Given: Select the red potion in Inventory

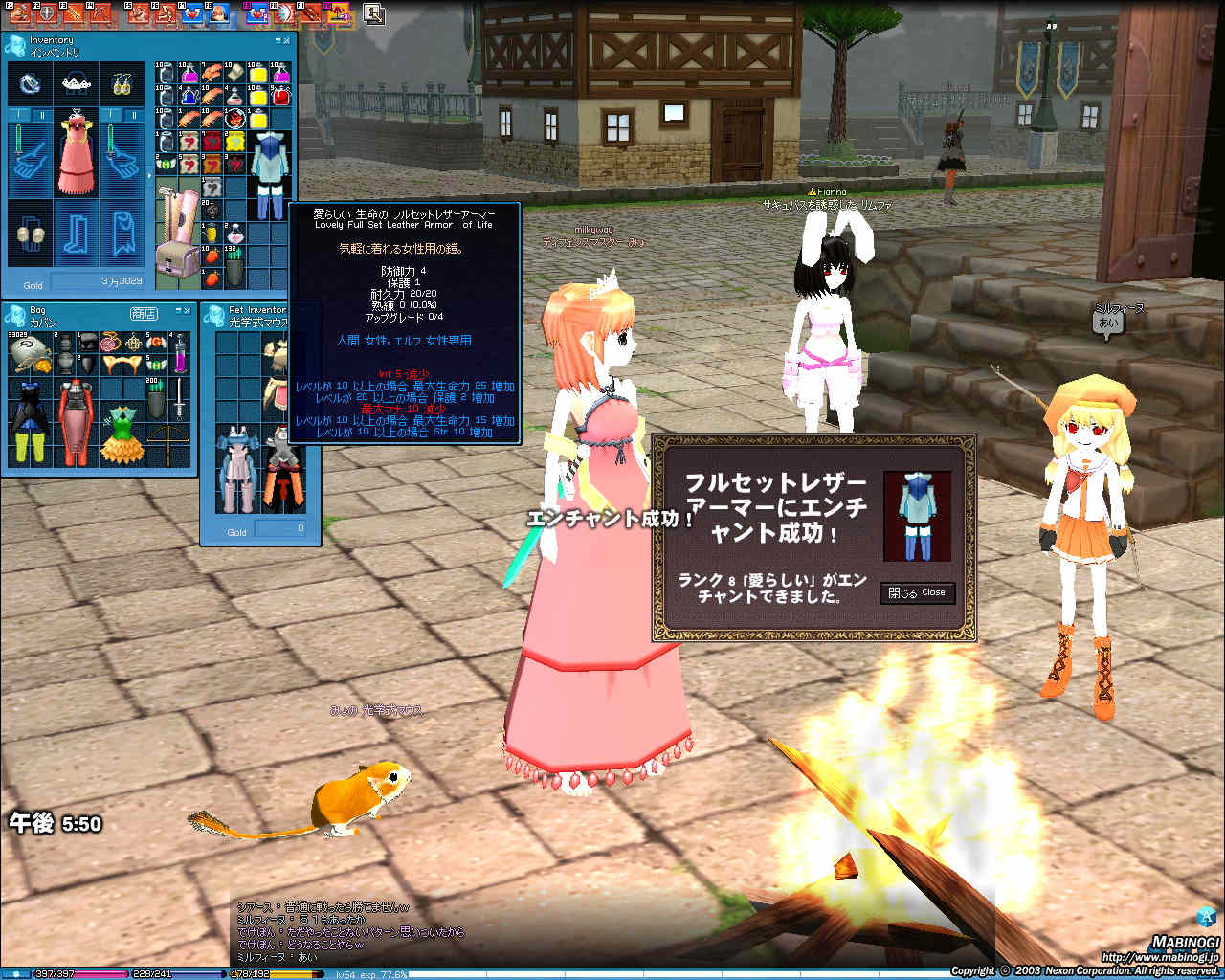Looking at the screenshot, I should 279,95.
